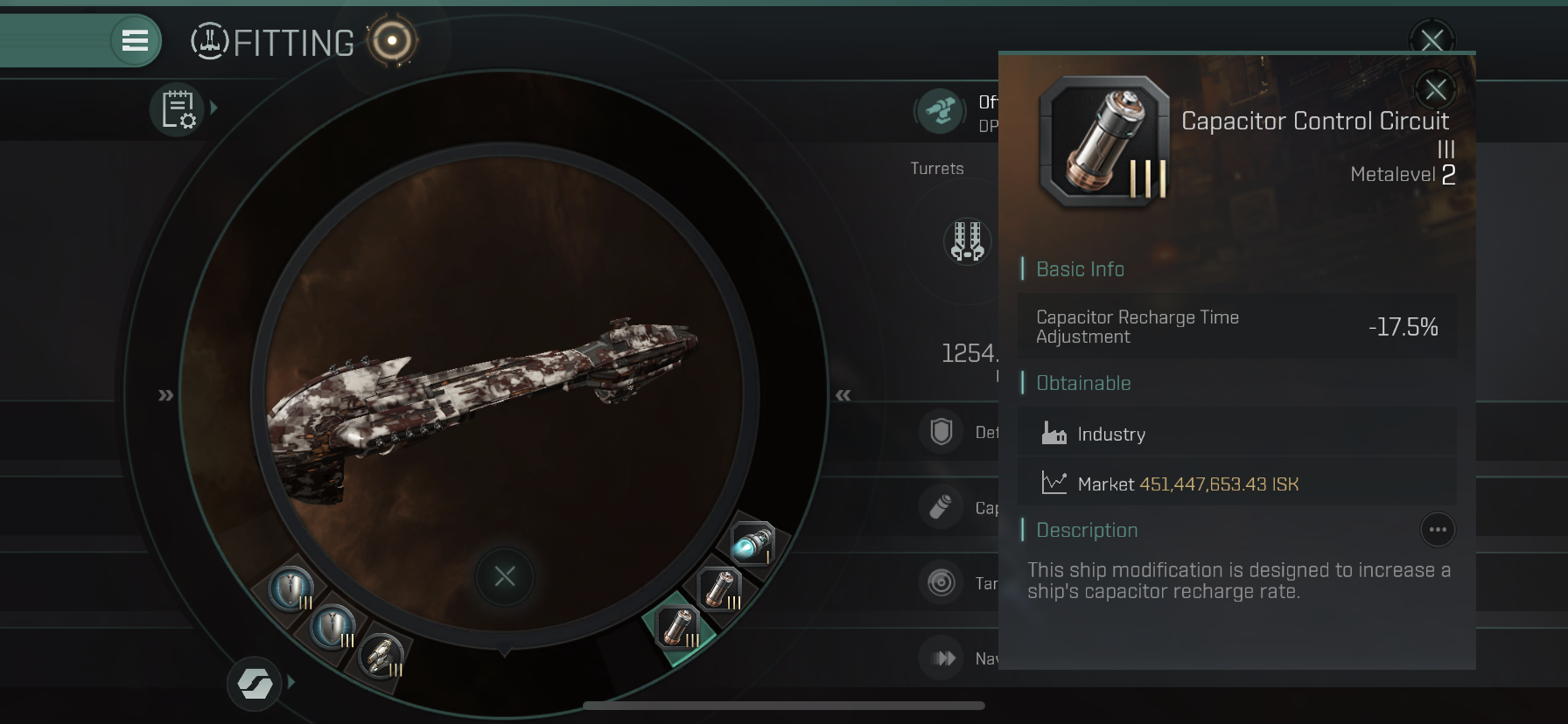Open the Industry obtainable option
Image resolution: width=1568 pixels, height=724 pixels.
pos(1235,434)
